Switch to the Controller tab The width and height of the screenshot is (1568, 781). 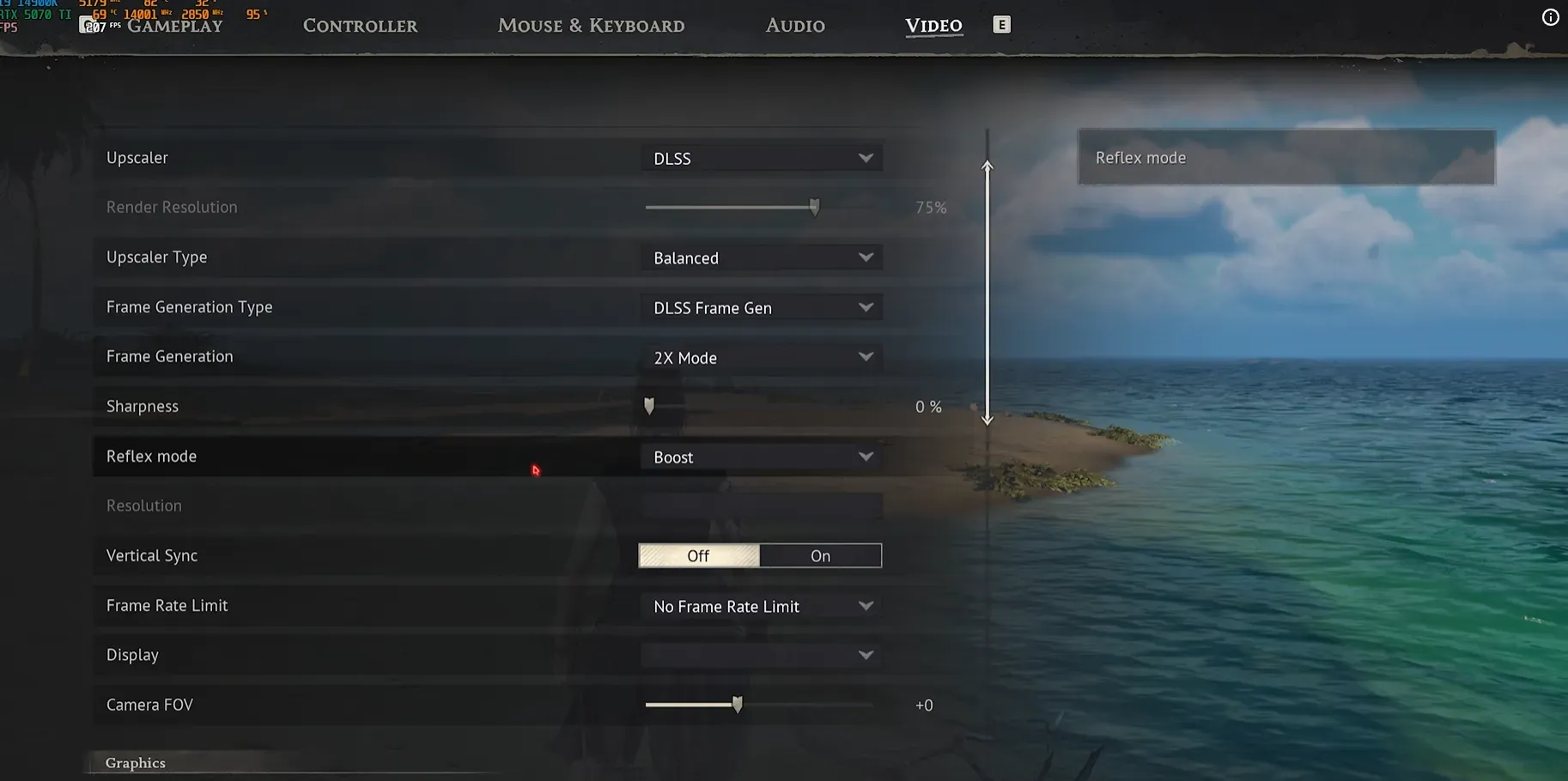point(360,25)
